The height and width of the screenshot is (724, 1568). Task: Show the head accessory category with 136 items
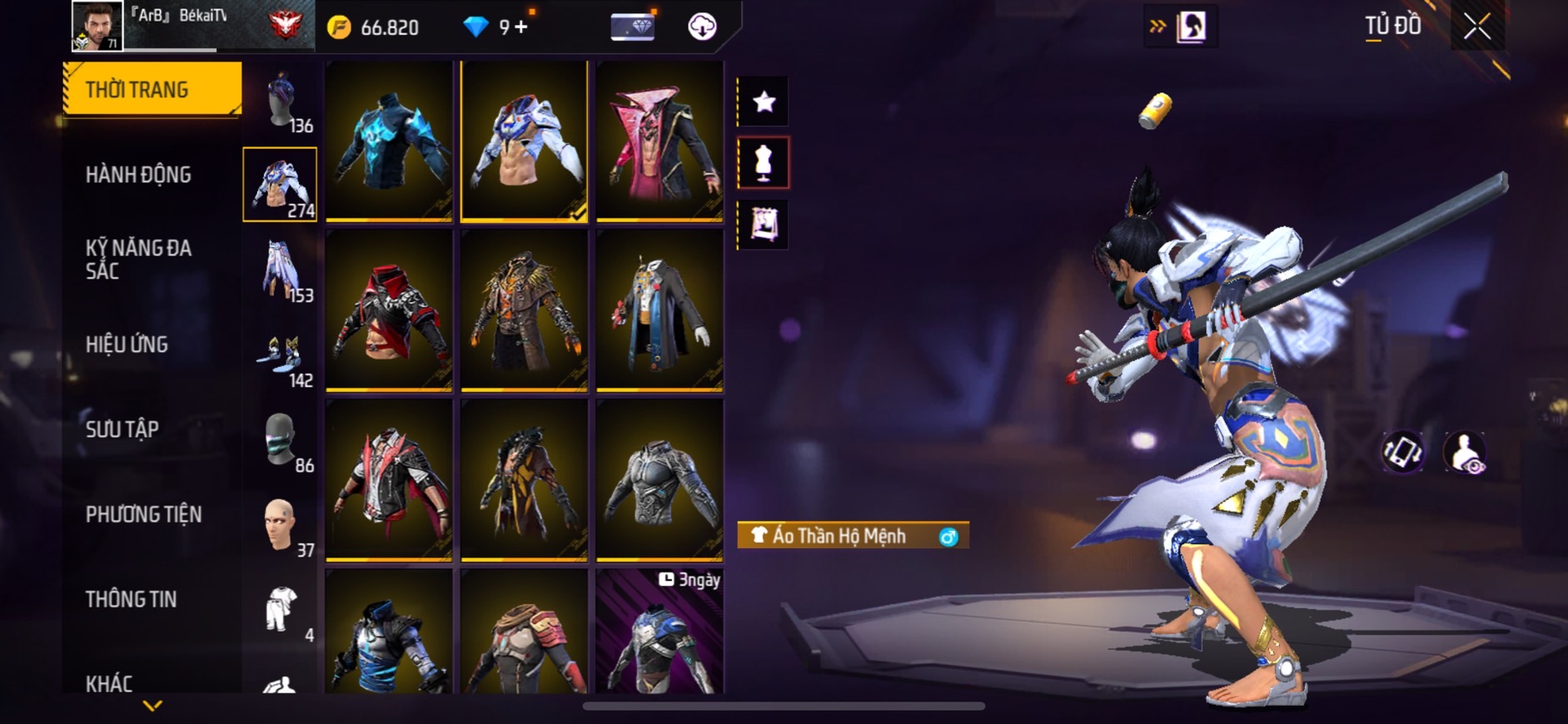click(281, 102)
